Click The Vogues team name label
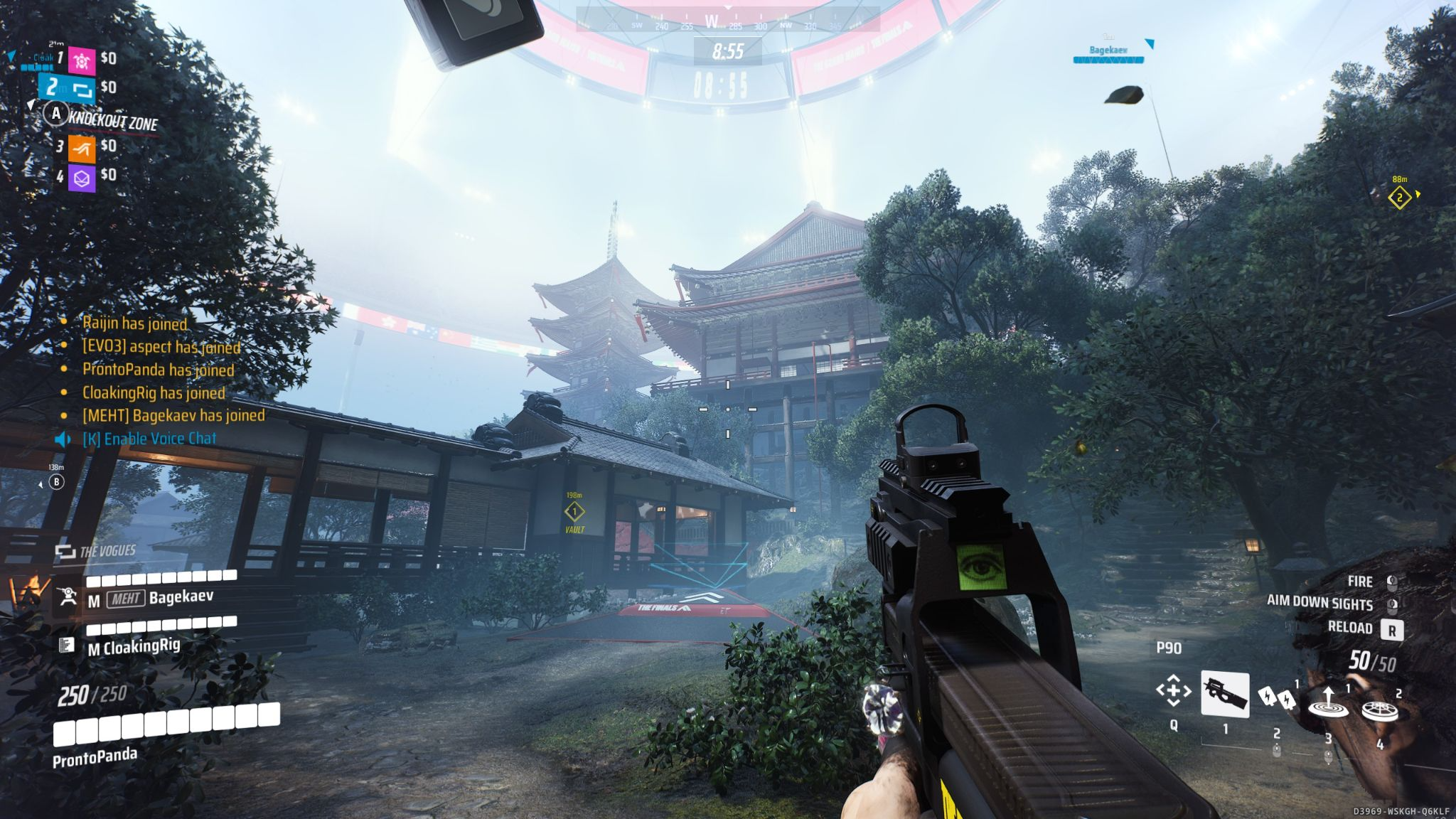This screenshot has height=819, width=1456. [x=107, y=552]
